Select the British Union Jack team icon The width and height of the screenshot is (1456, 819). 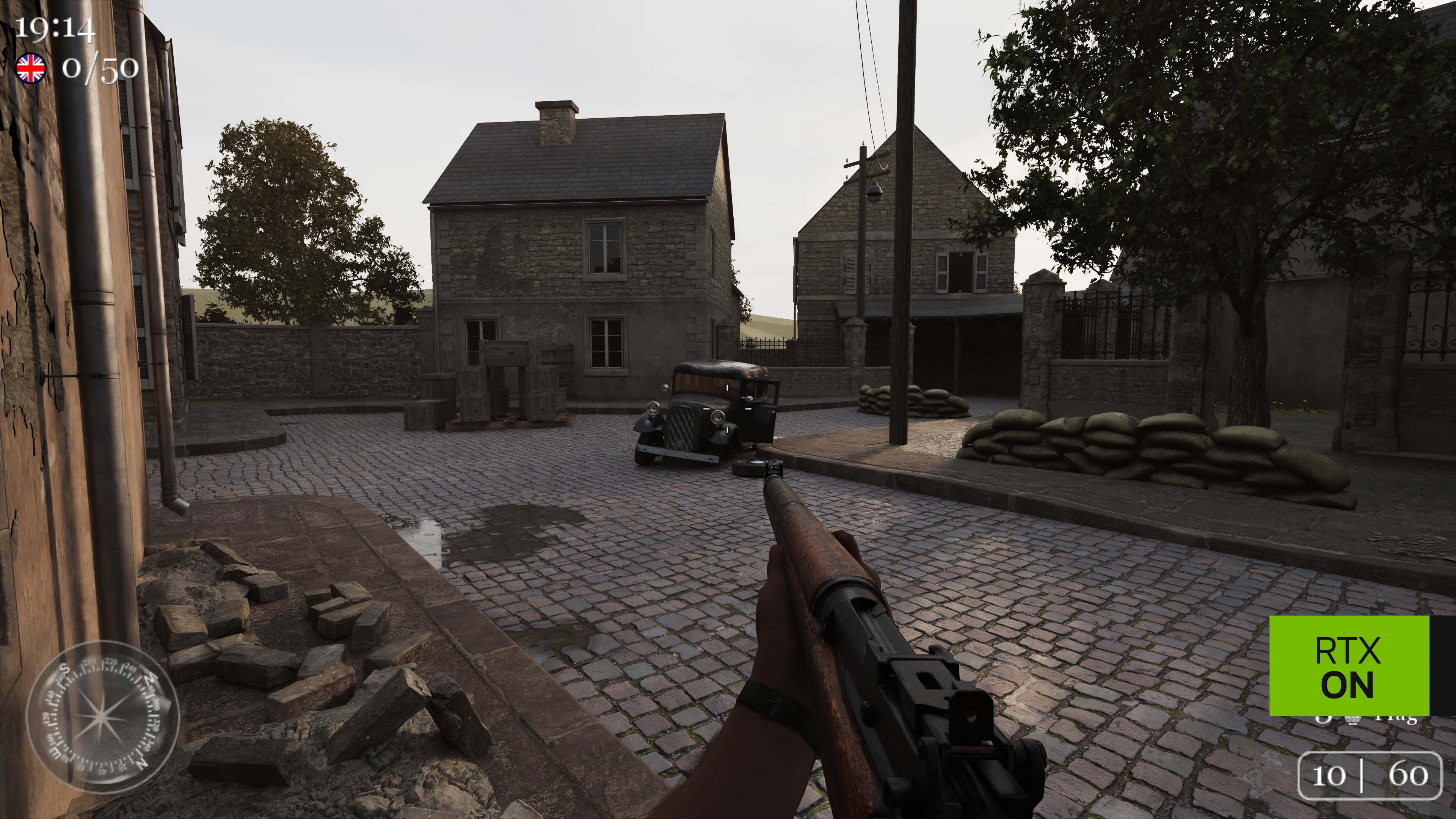pos(31,69)
